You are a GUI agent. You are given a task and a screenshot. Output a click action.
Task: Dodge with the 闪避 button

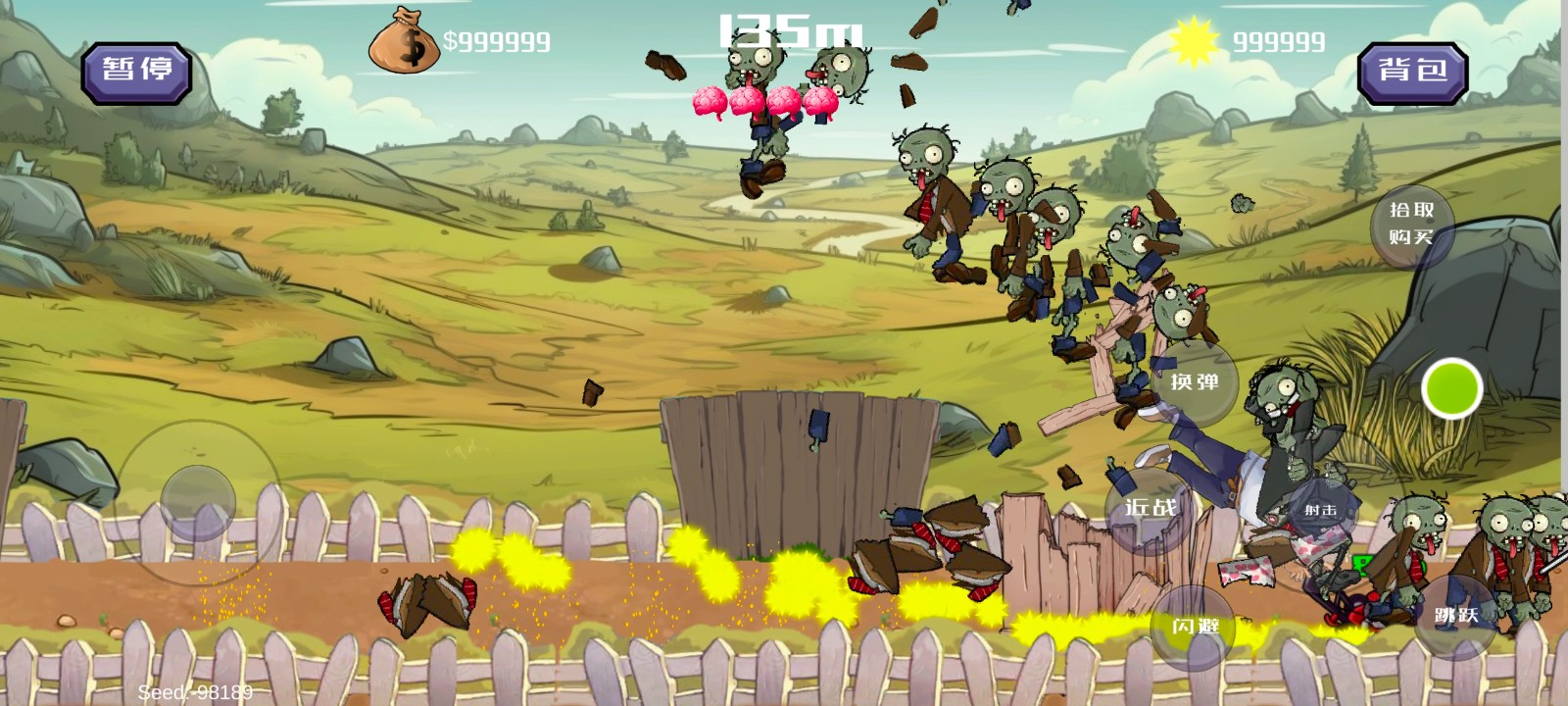1196,626
